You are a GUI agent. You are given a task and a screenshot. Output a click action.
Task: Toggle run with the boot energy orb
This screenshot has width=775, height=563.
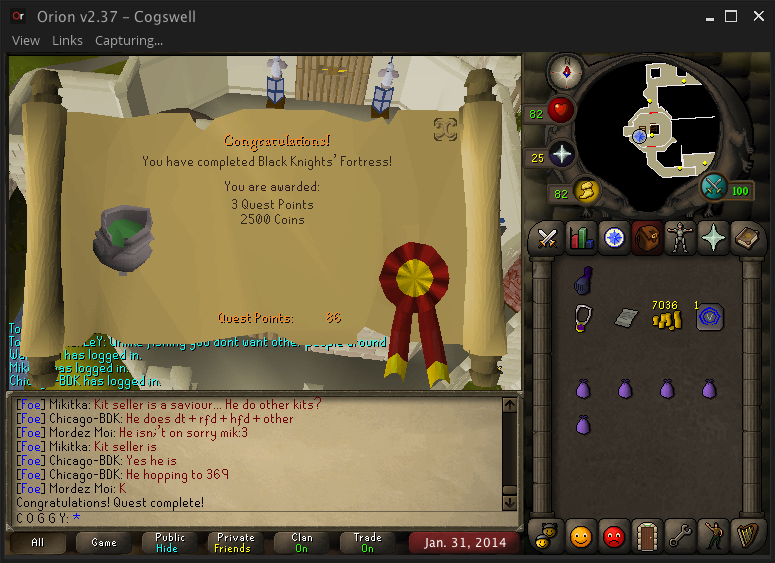point(584,190)
